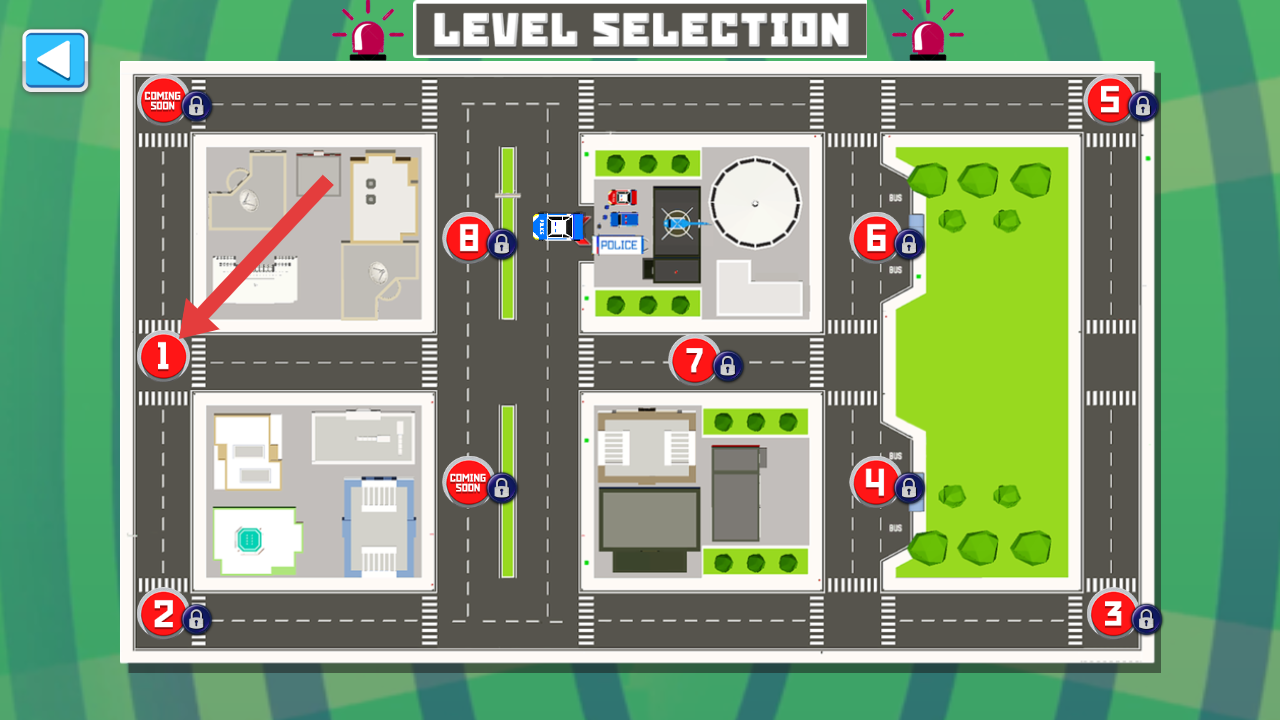Select level 1 on the map
Image resolution: width=1280 pixels, height=720 pixels.
(x=164, y=357)
